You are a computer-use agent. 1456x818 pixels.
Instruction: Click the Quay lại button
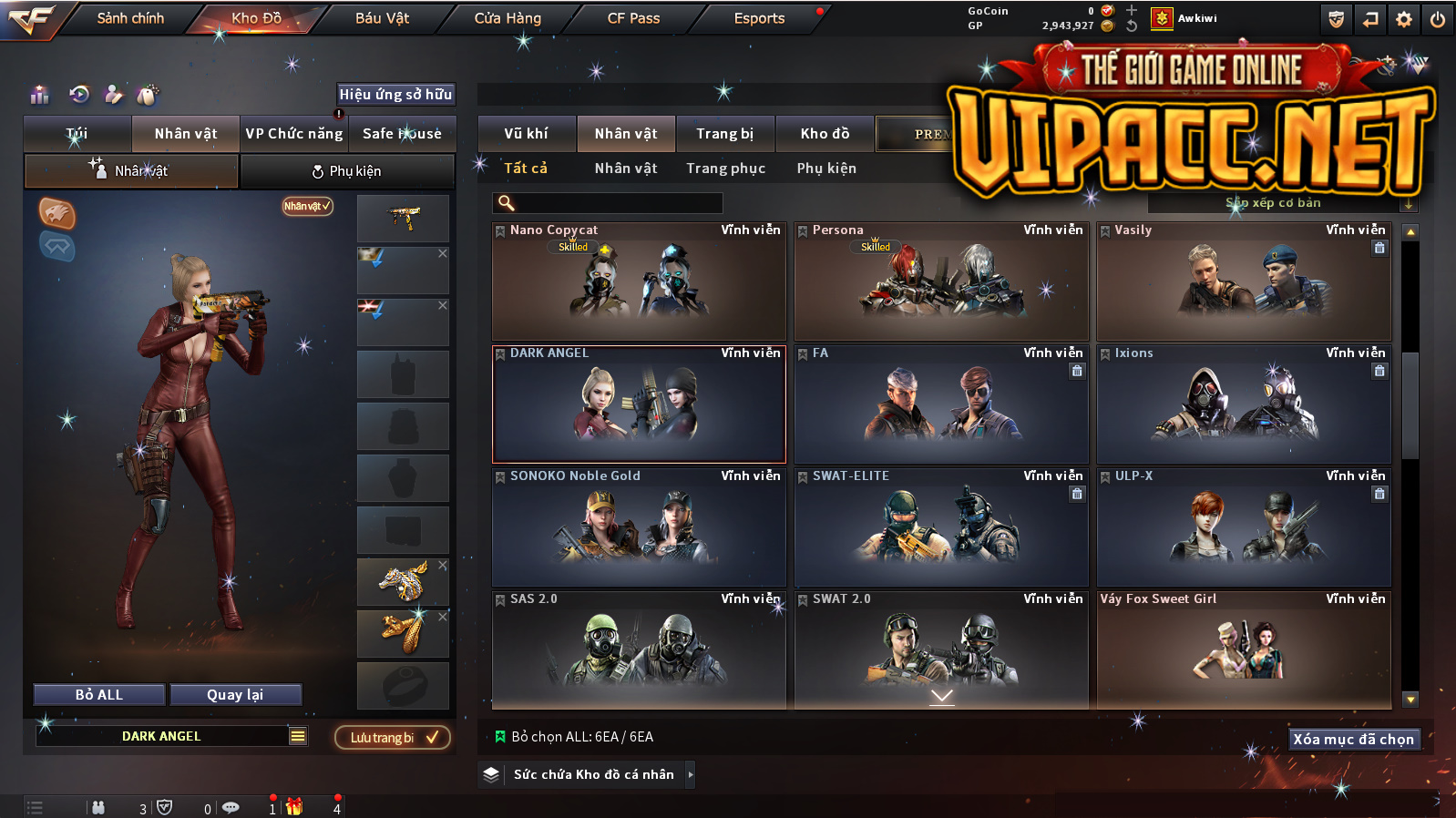click(235, 695)
